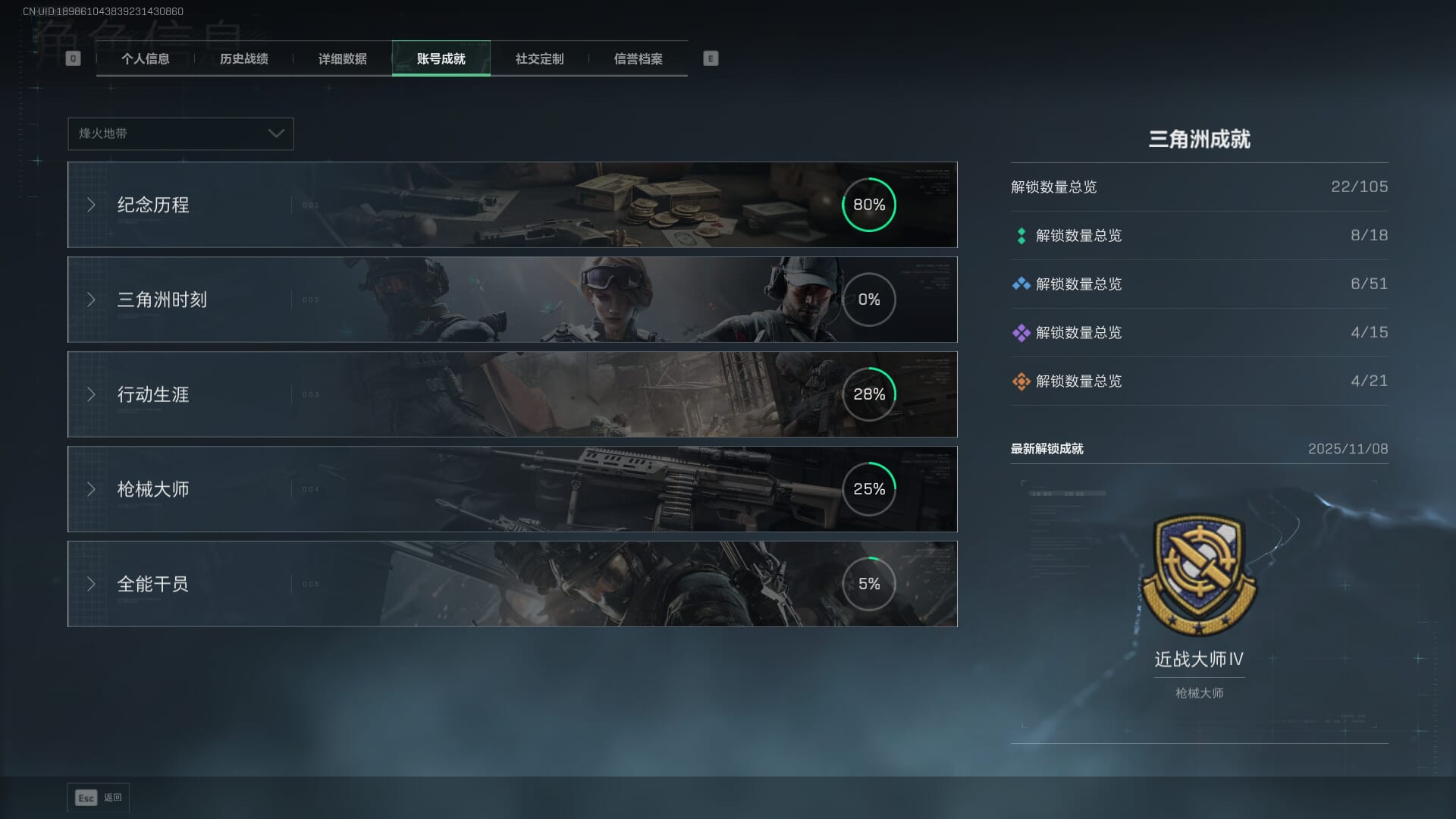Click the 返回 back button
This screenshot has width=1456, height=819.
(x=99, y=798)
